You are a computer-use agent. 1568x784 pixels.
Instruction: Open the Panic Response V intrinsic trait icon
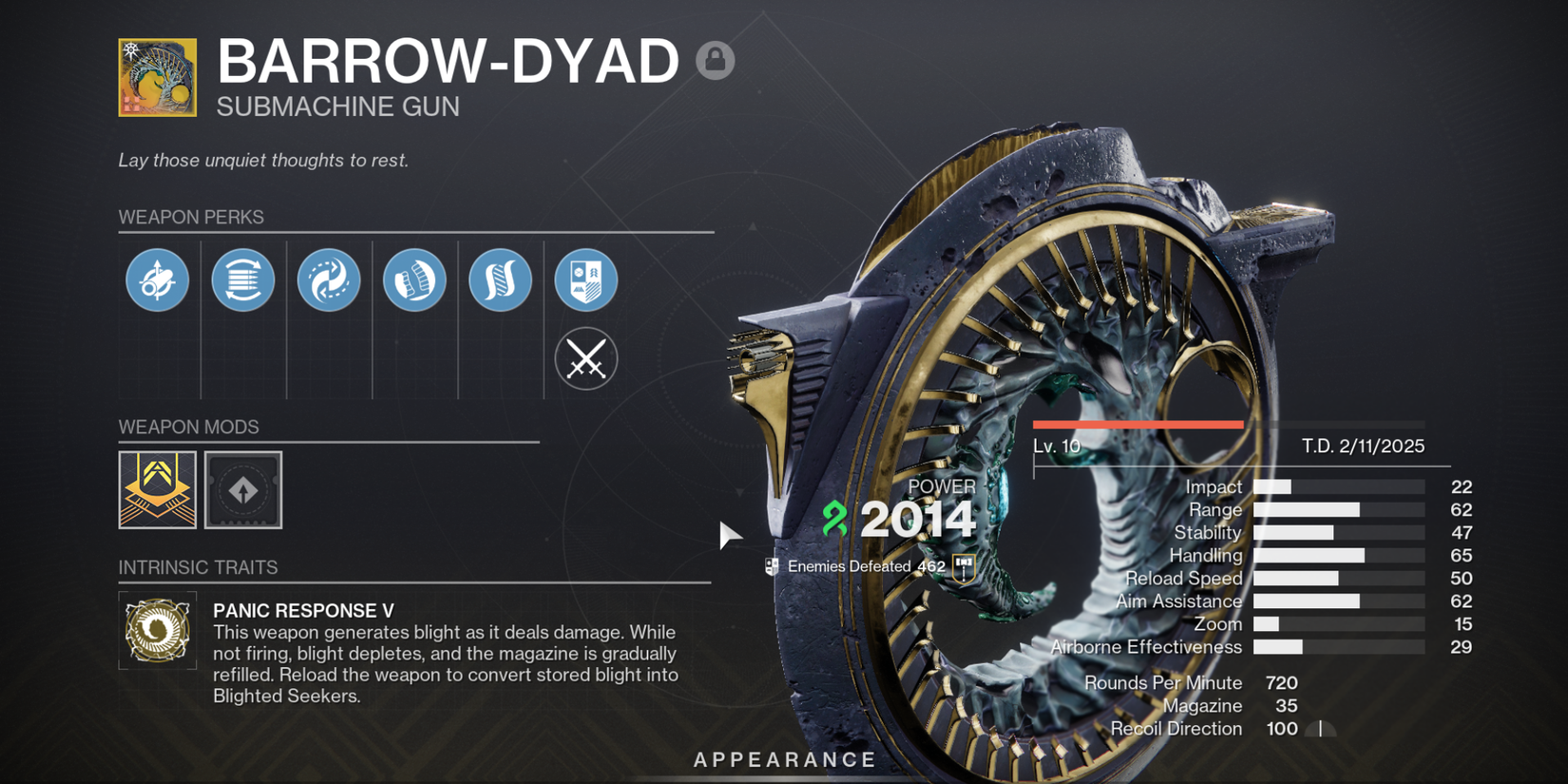pos(158,630)
